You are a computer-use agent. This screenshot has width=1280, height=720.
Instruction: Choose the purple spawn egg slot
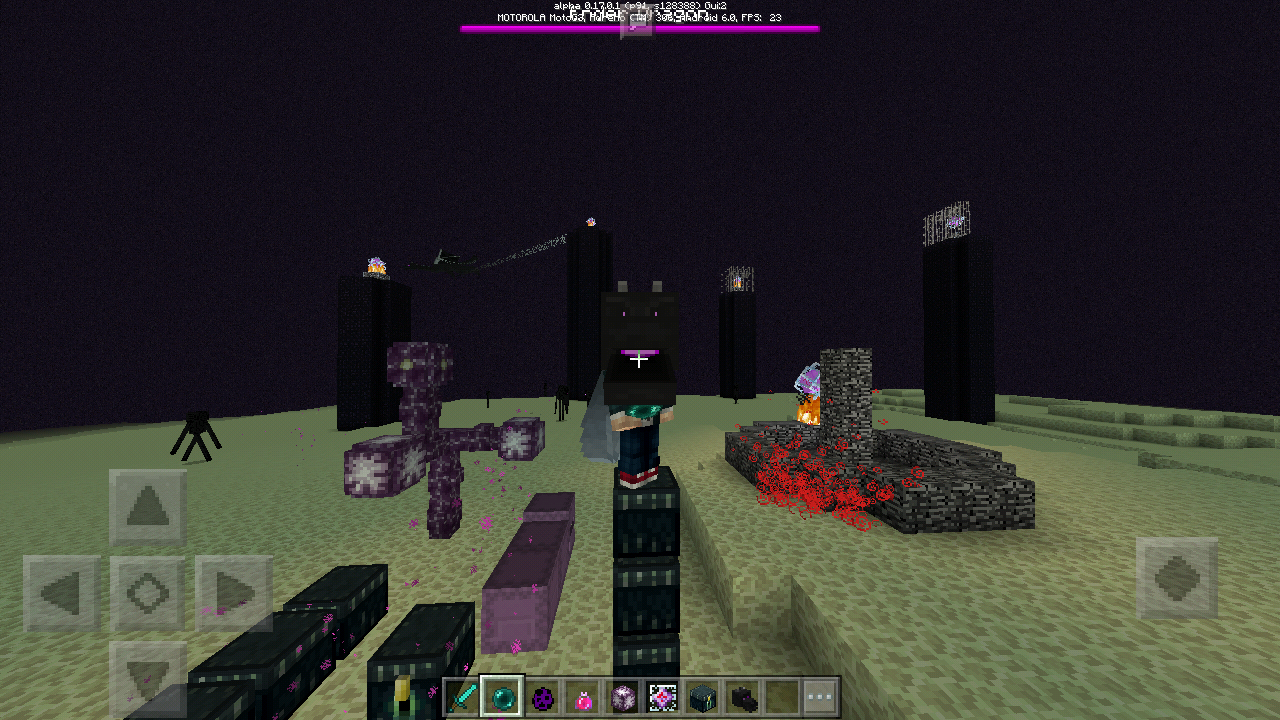pyautogui.click(x=542, y=697)
